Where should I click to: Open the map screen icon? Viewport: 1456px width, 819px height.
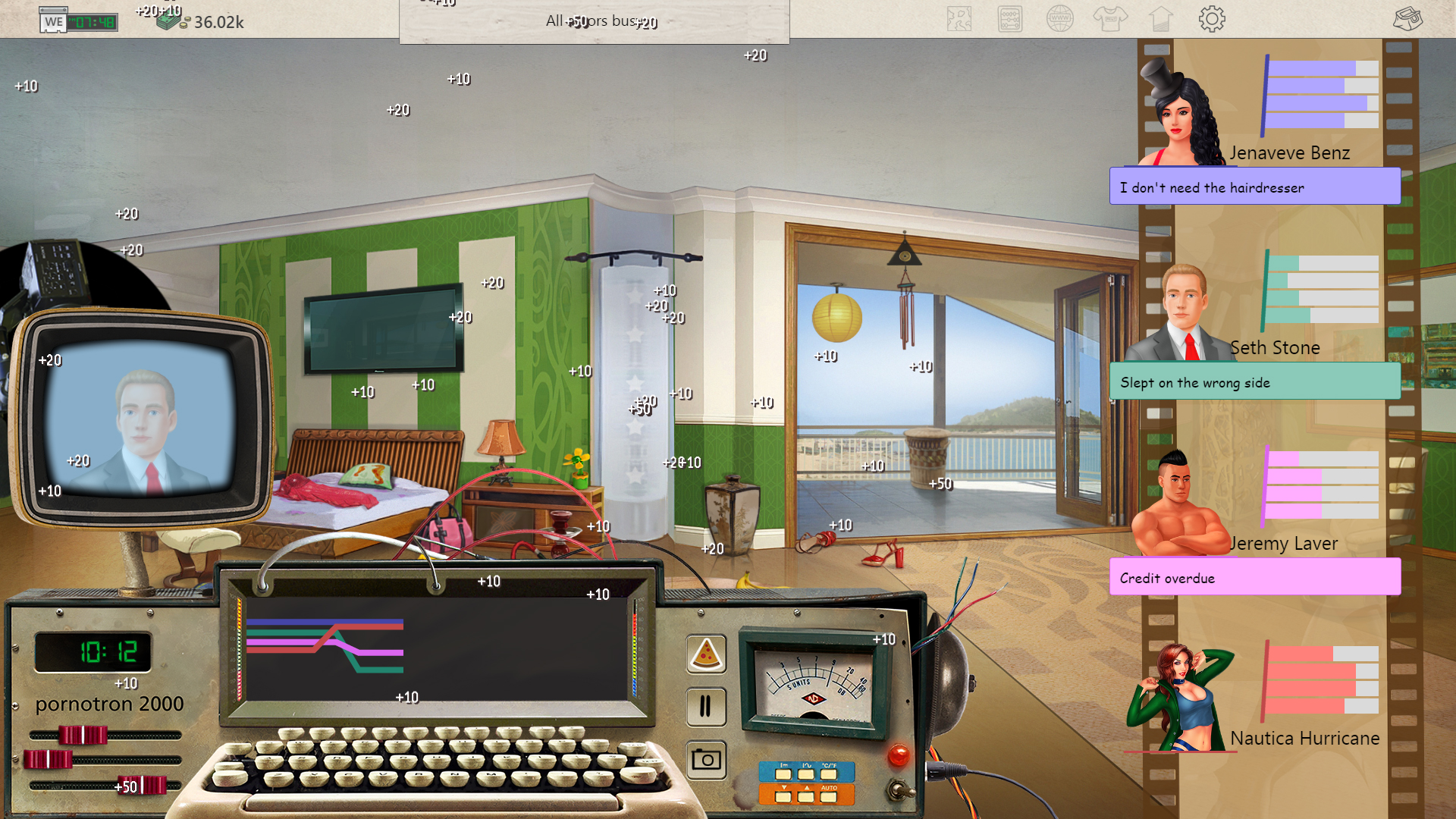pos(959,19)
